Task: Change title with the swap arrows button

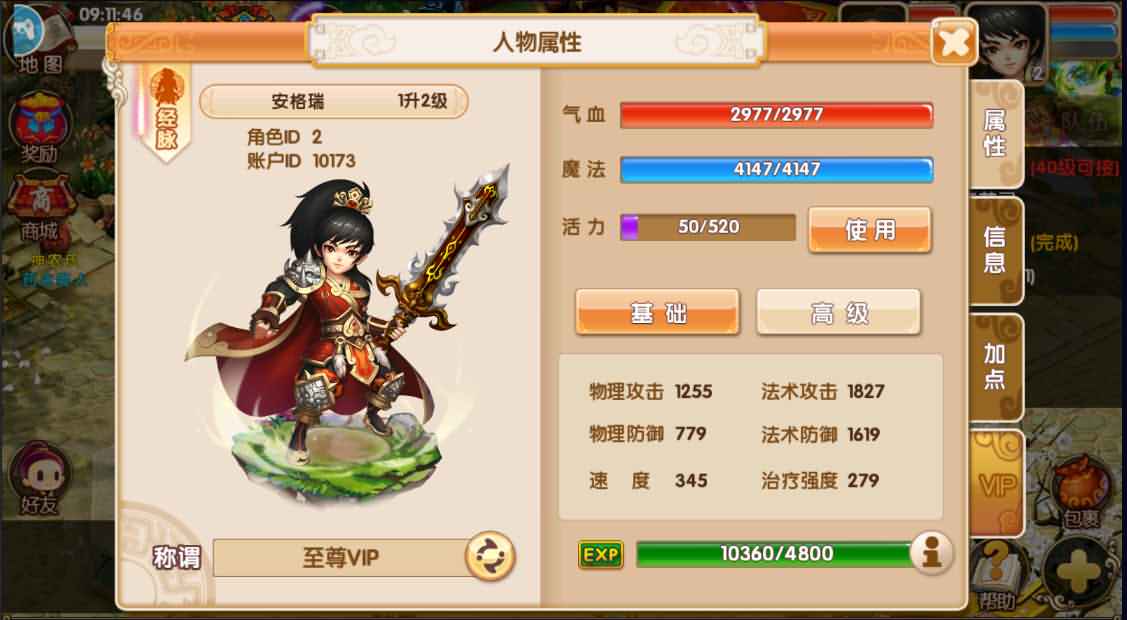Action: tap(490, 557)
